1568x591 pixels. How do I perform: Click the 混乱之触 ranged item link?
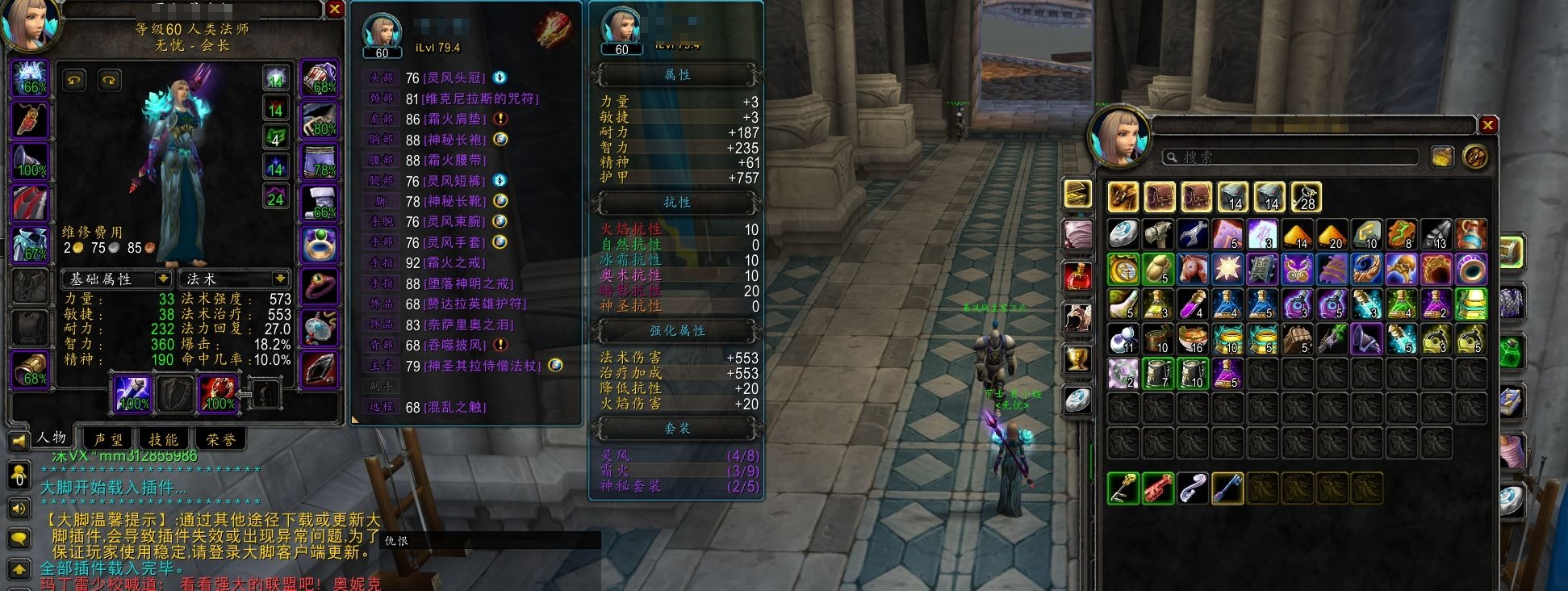(454, 407)
